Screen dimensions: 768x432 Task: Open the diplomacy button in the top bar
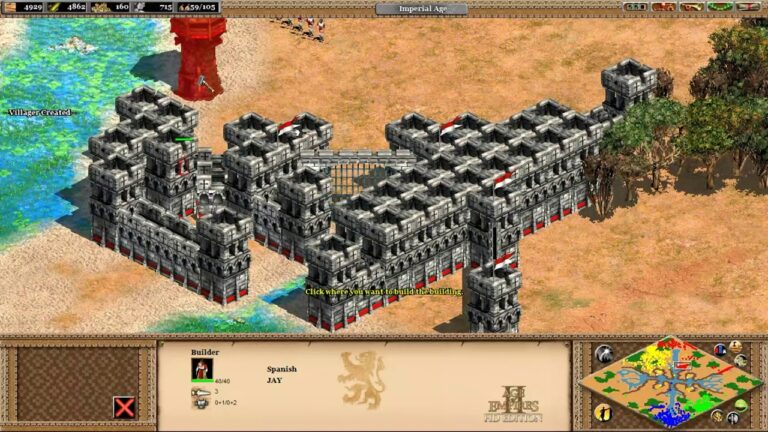coord(665,7)
